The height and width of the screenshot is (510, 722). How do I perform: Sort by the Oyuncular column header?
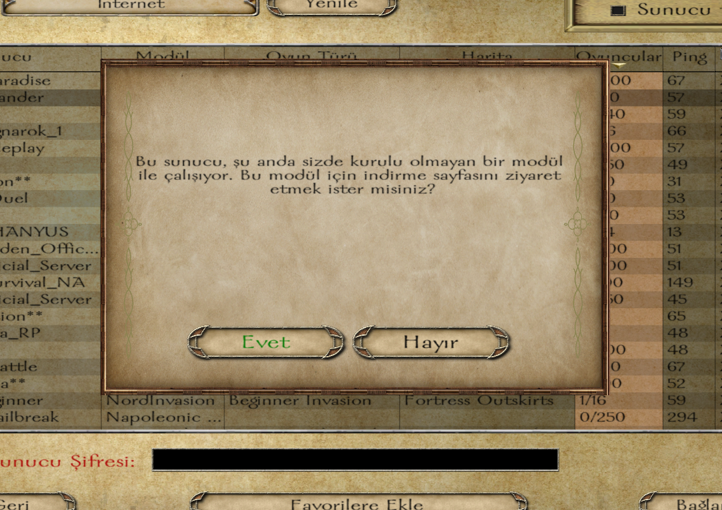[x=618, y=58]
